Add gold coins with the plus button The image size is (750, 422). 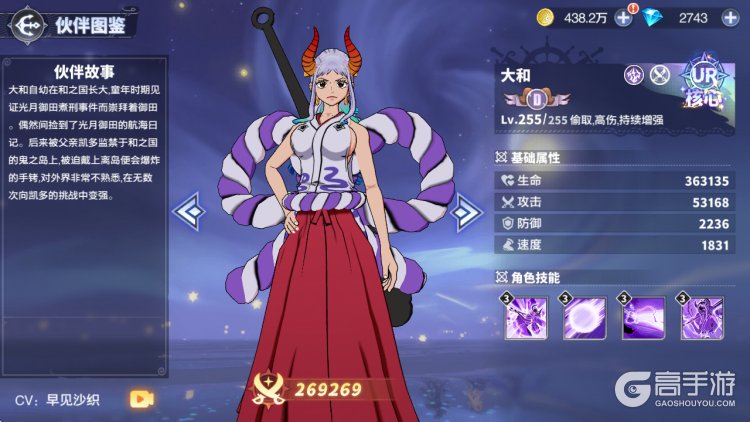coord(624,17)
